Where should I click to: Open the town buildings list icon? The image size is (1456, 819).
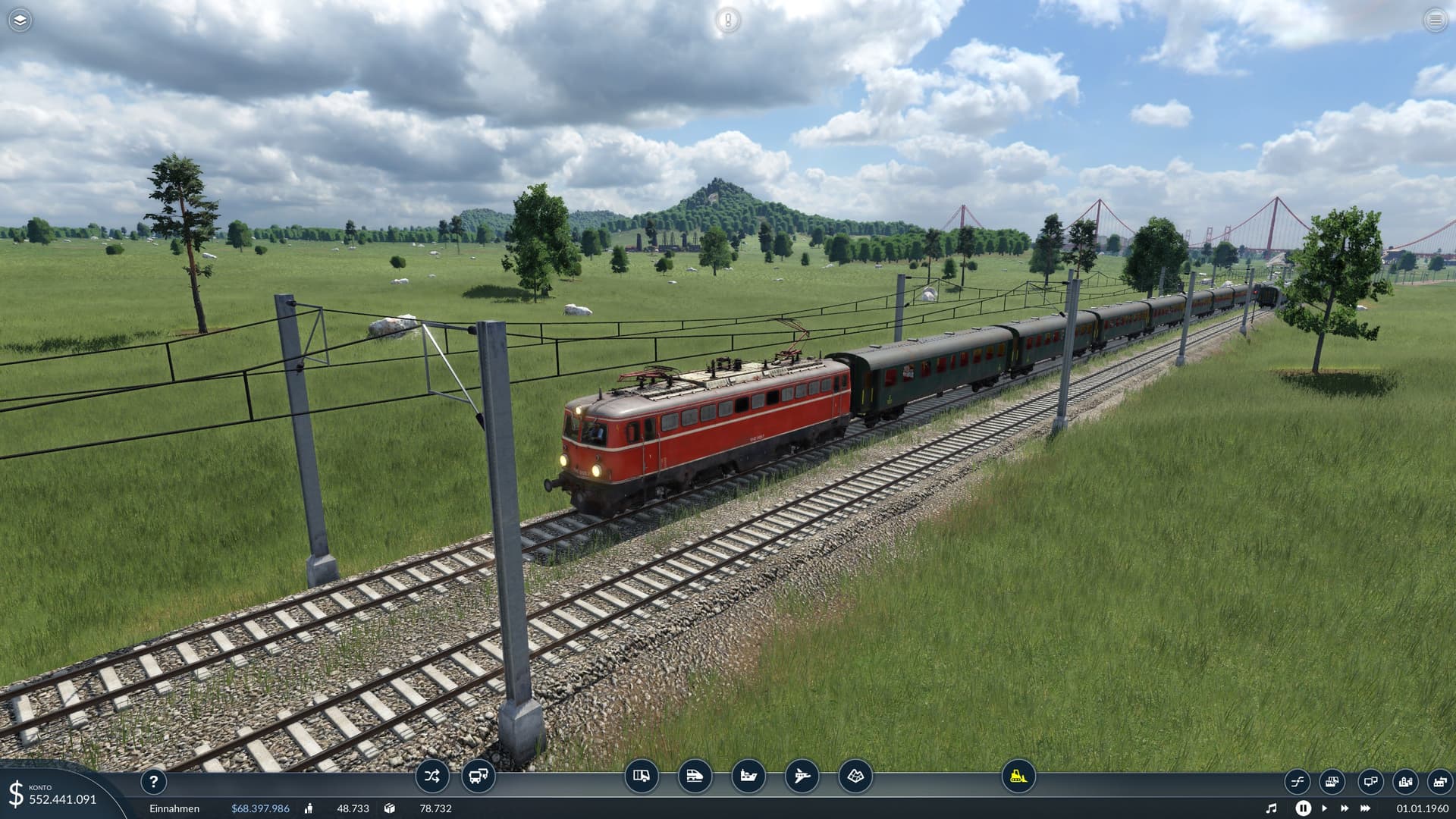1405,781
